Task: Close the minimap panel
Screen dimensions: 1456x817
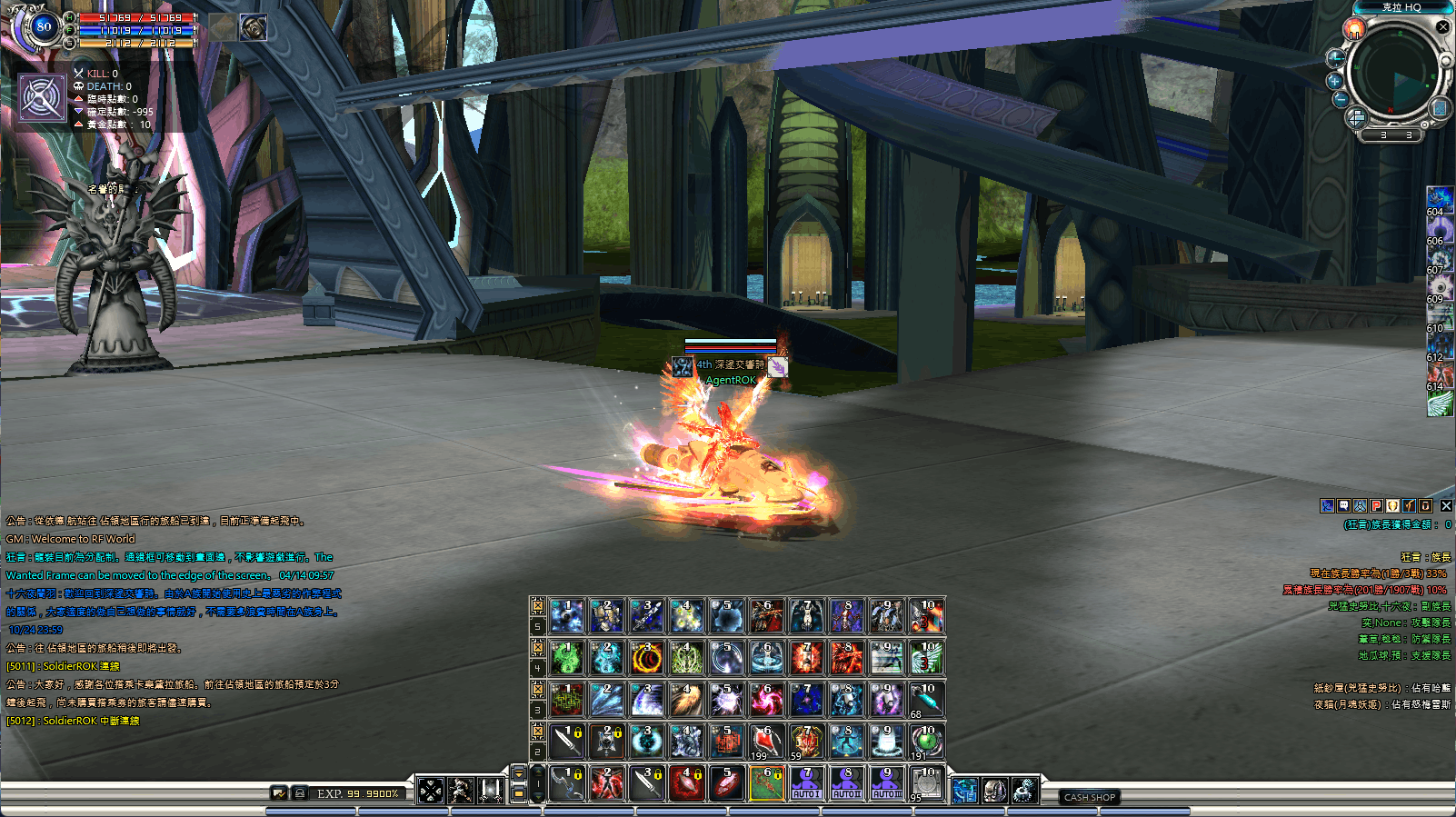Action: tap(1442, 27)
